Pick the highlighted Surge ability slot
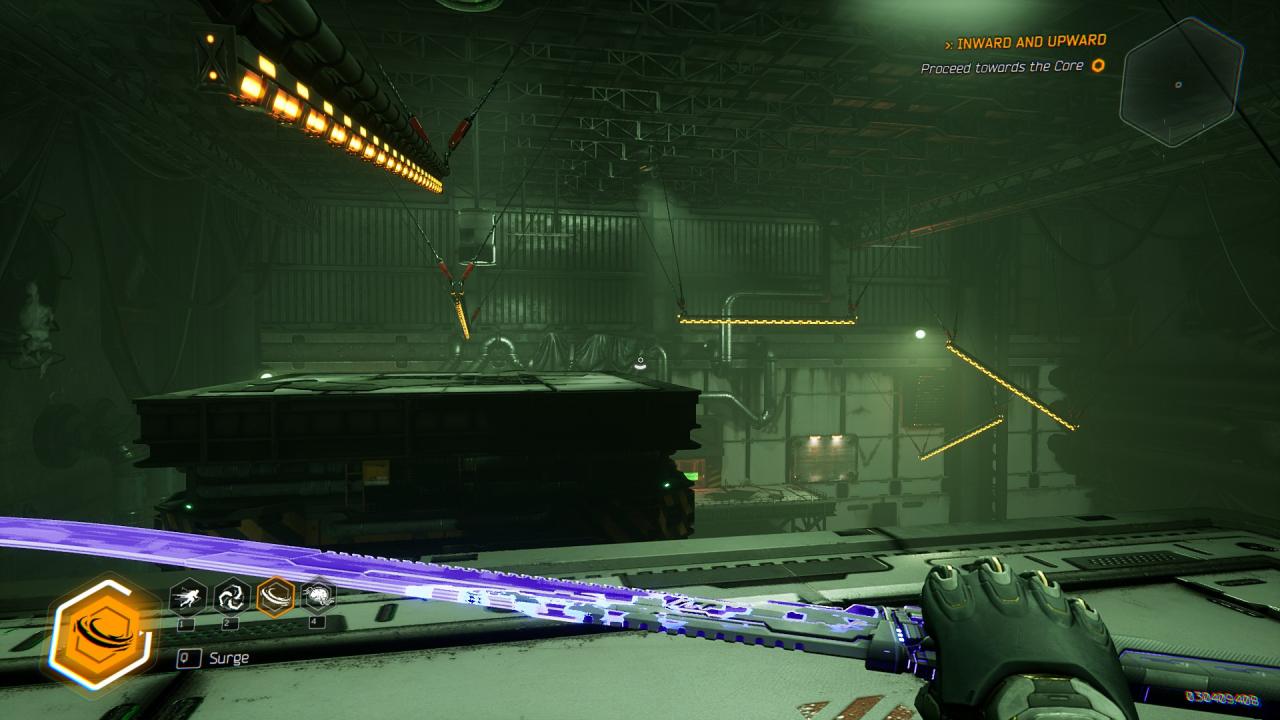Screen dimensions: 1280x720 pyautogui.click(x=276, y=597)
